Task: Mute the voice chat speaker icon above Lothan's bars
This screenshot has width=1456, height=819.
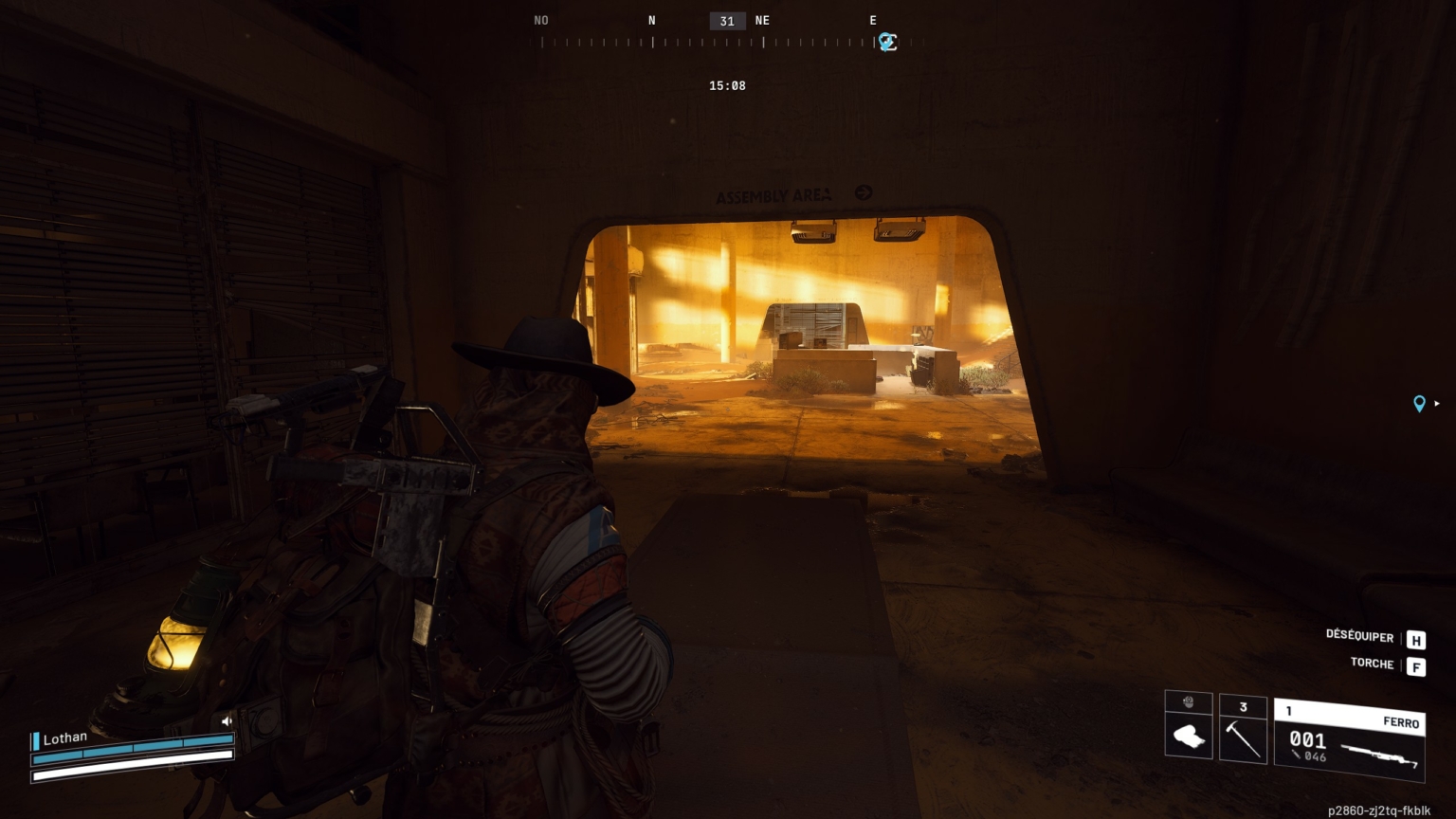Action: pos(227,720)
